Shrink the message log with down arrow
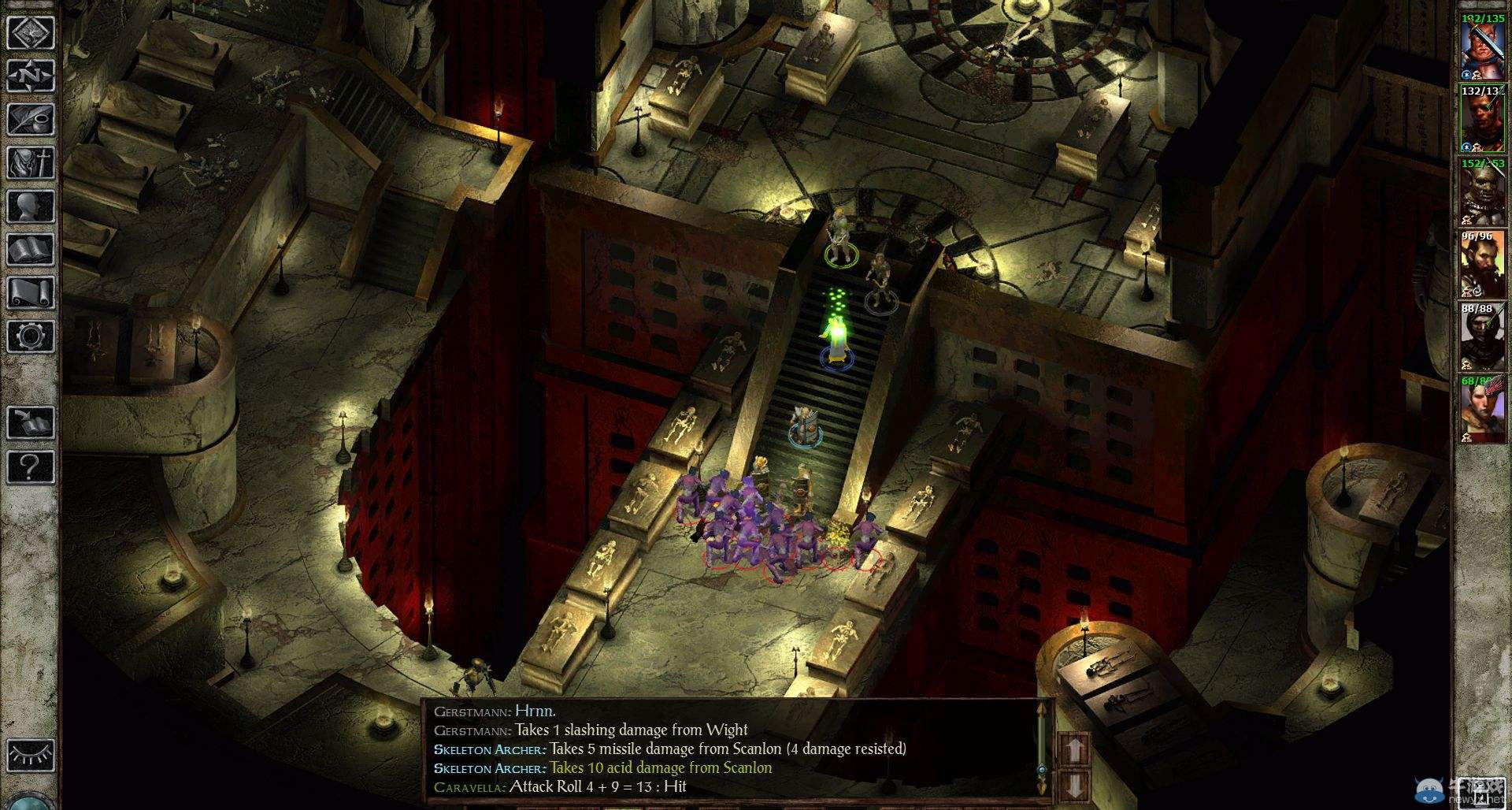 1076,786
